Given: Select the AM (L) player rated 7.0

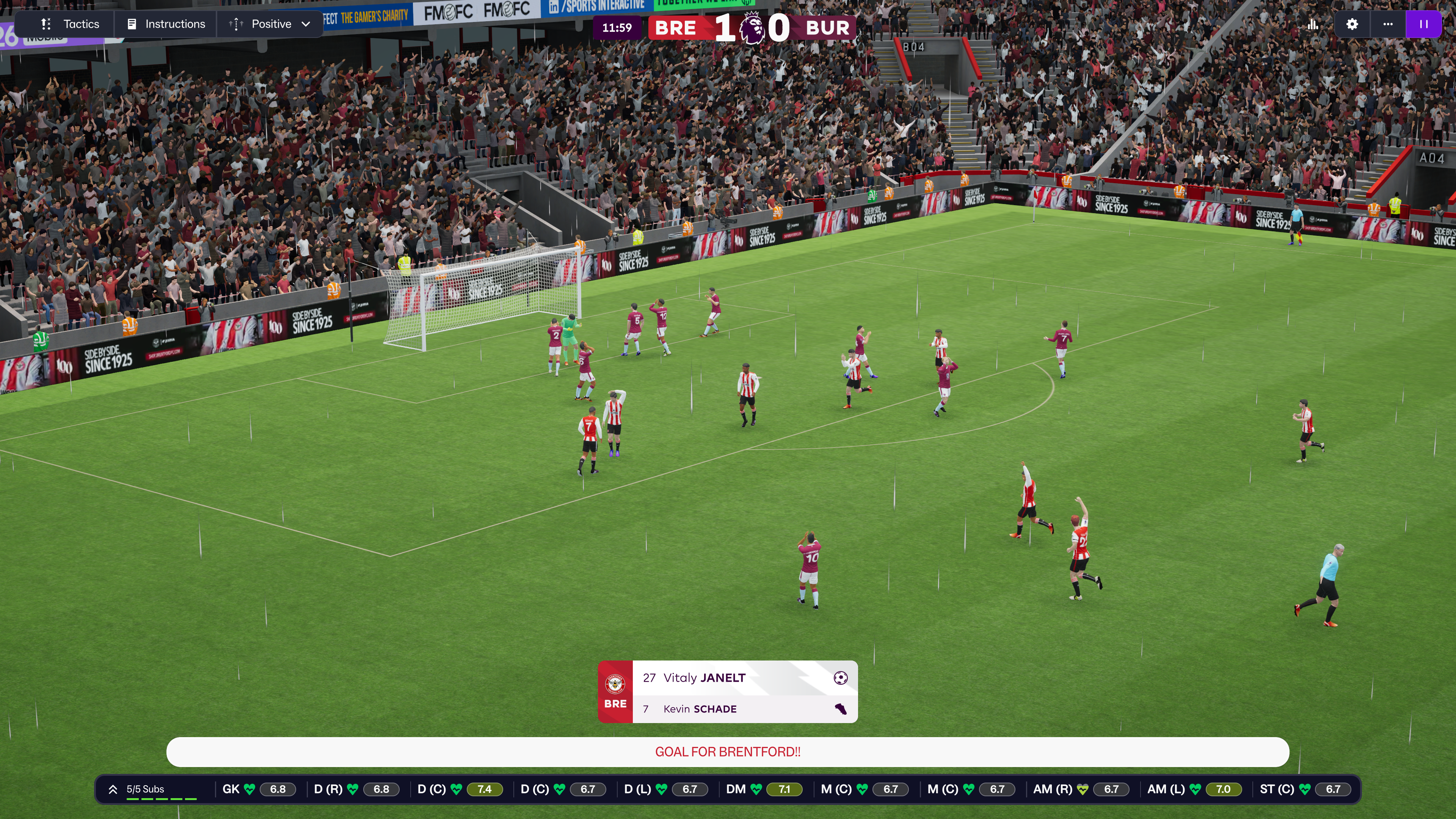Looking at the screenshot, I should (x=1194, y=789).
